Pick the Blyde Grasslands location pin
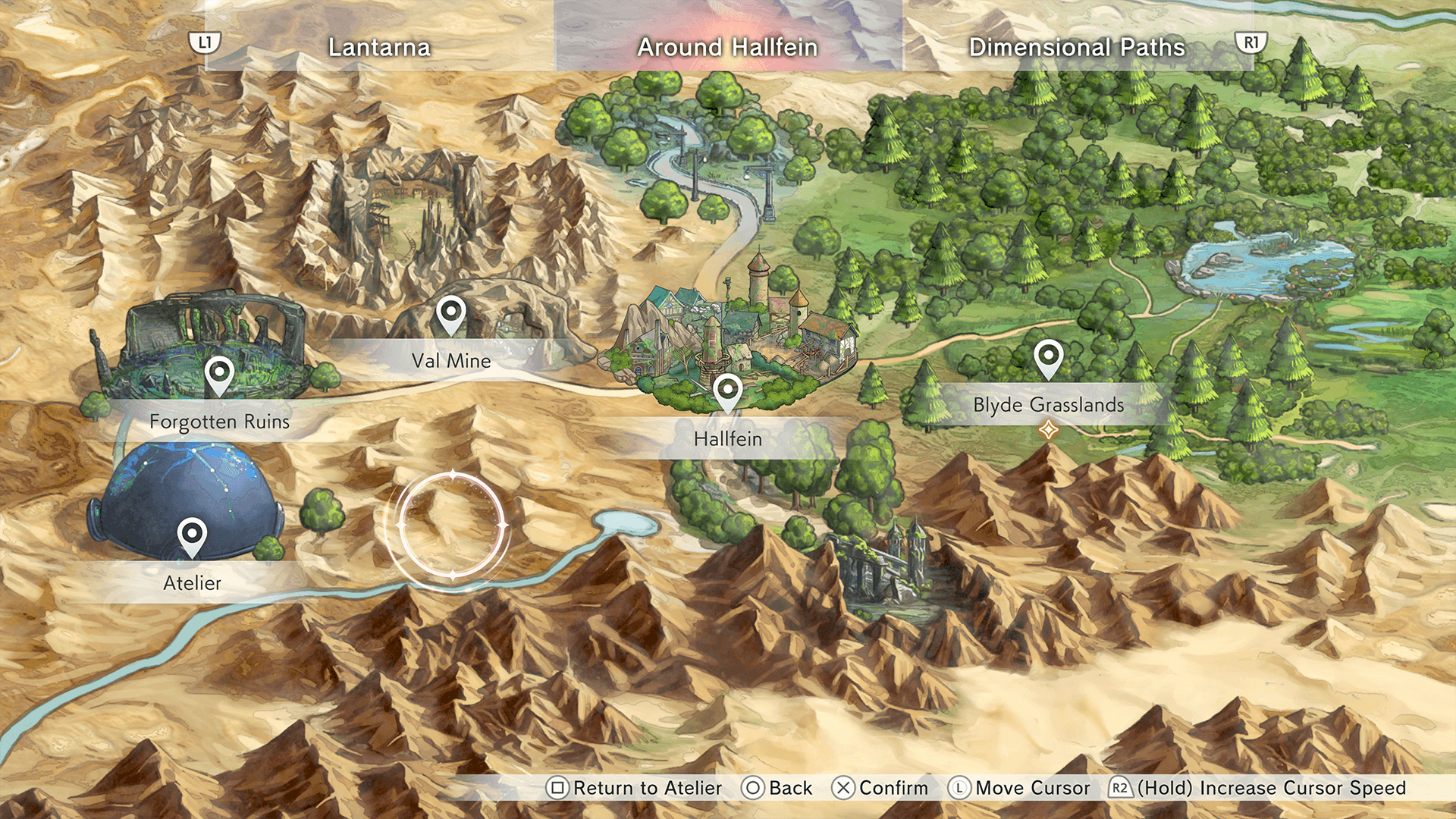This screenshot has width=1456, height=819. click(x=1048, y=358)
